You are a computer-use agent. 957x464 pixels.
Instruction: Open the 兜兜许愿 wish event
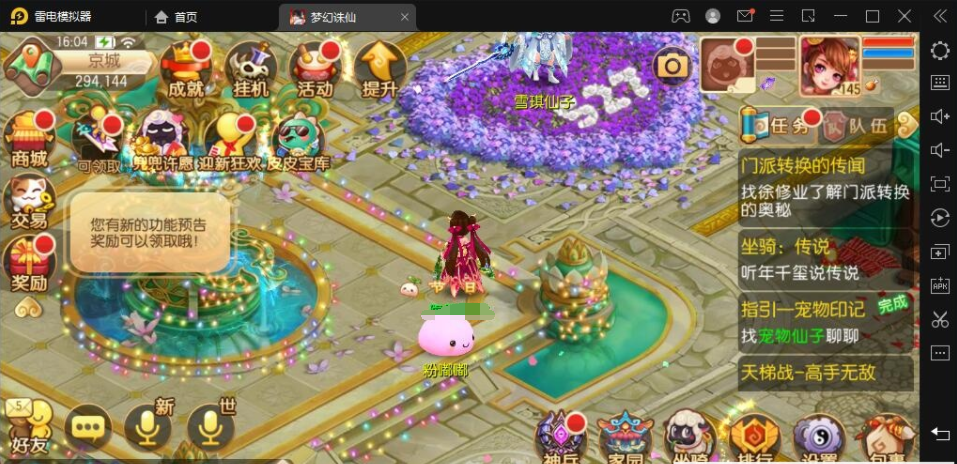[166, 141]
